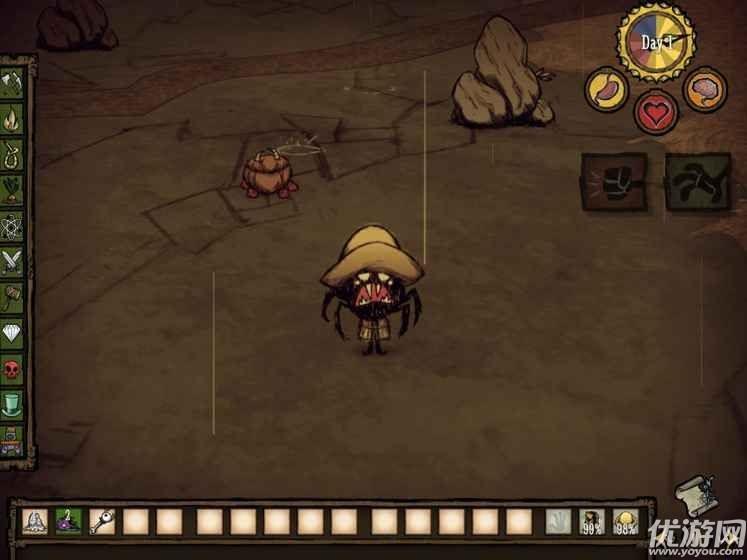Select the purple item on green slot
Viewport: 747px width, 560px height.
point(69,521)
